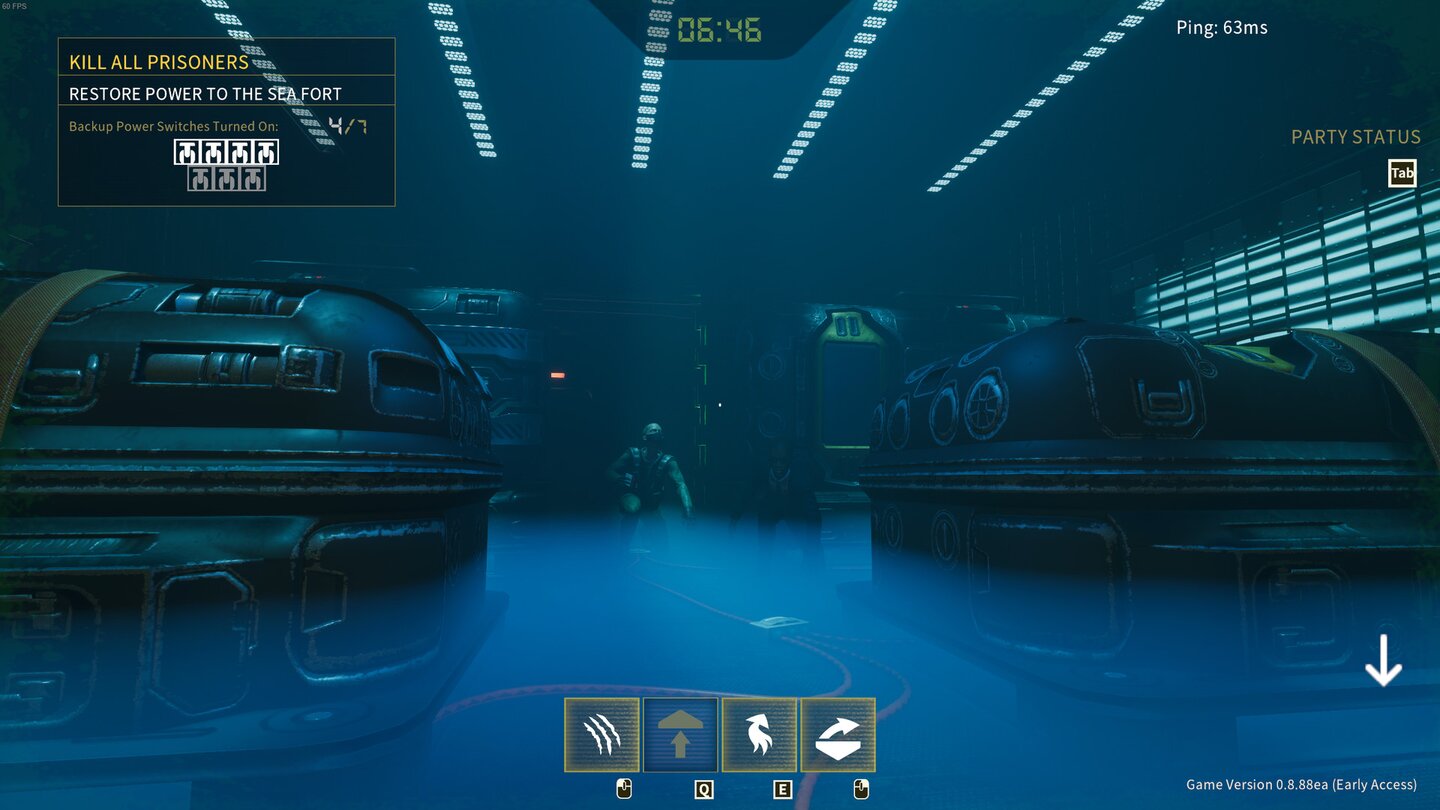Click the Ping: 63ms display
The height and width of the screenshot is (810, 1440).
(x=1222, y=27)
